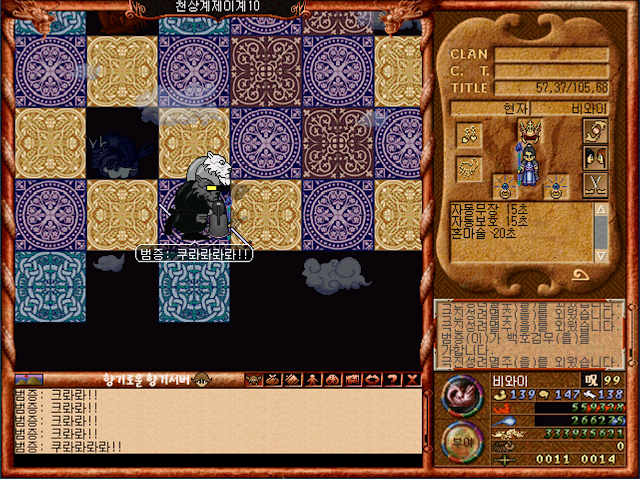Select the crown helmet equipment slot
Screen dimensions: 640x479
[x=528, y=130]
